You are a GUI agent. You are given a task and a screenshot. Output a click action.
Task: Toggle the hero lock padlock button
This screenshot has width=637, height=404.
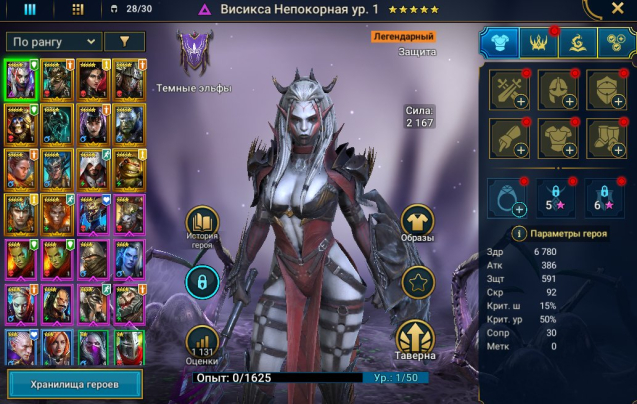pos(201,283)
